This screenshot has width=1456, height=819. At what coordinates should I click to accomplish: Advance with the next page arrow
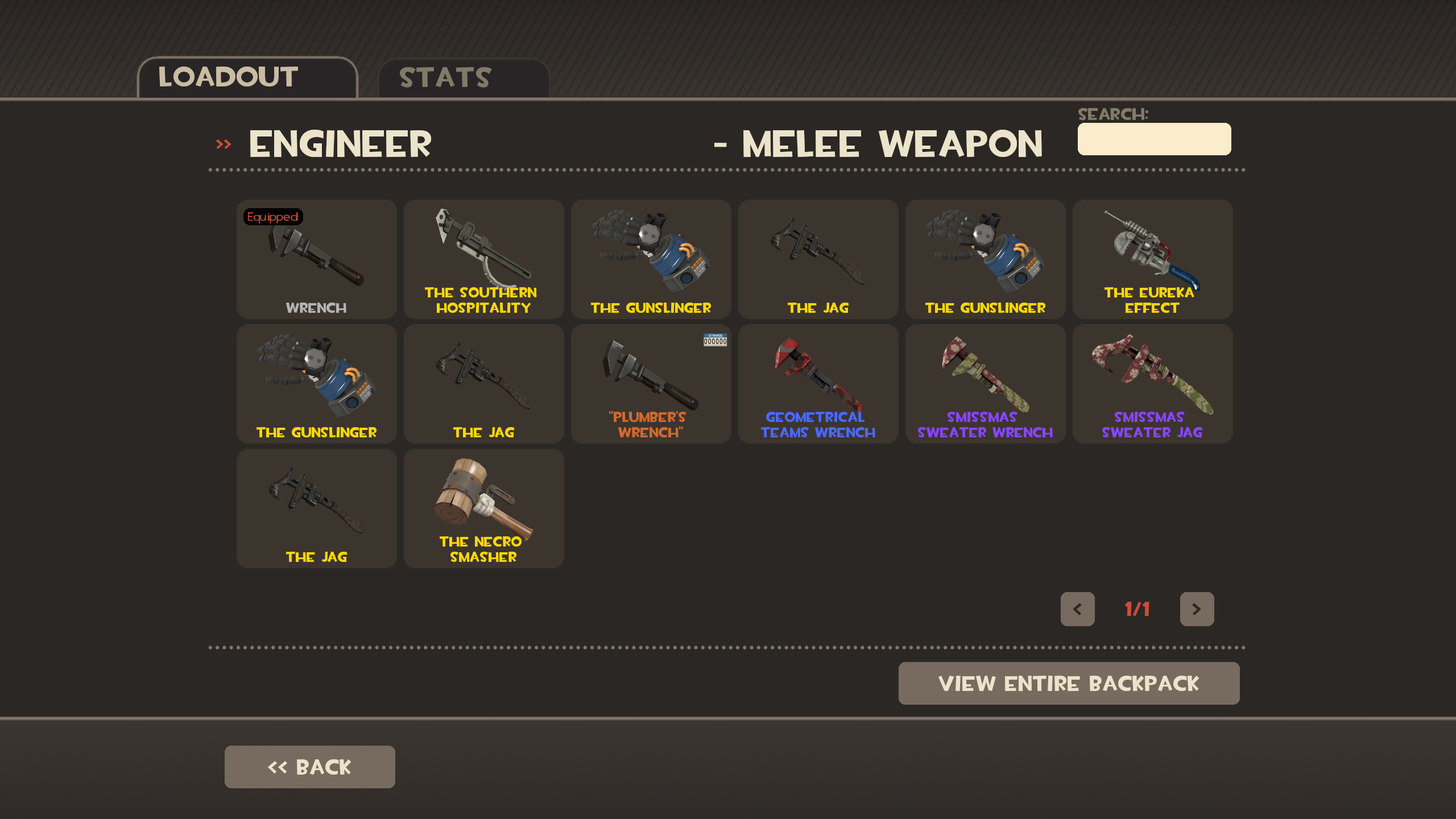(1197, 609)
